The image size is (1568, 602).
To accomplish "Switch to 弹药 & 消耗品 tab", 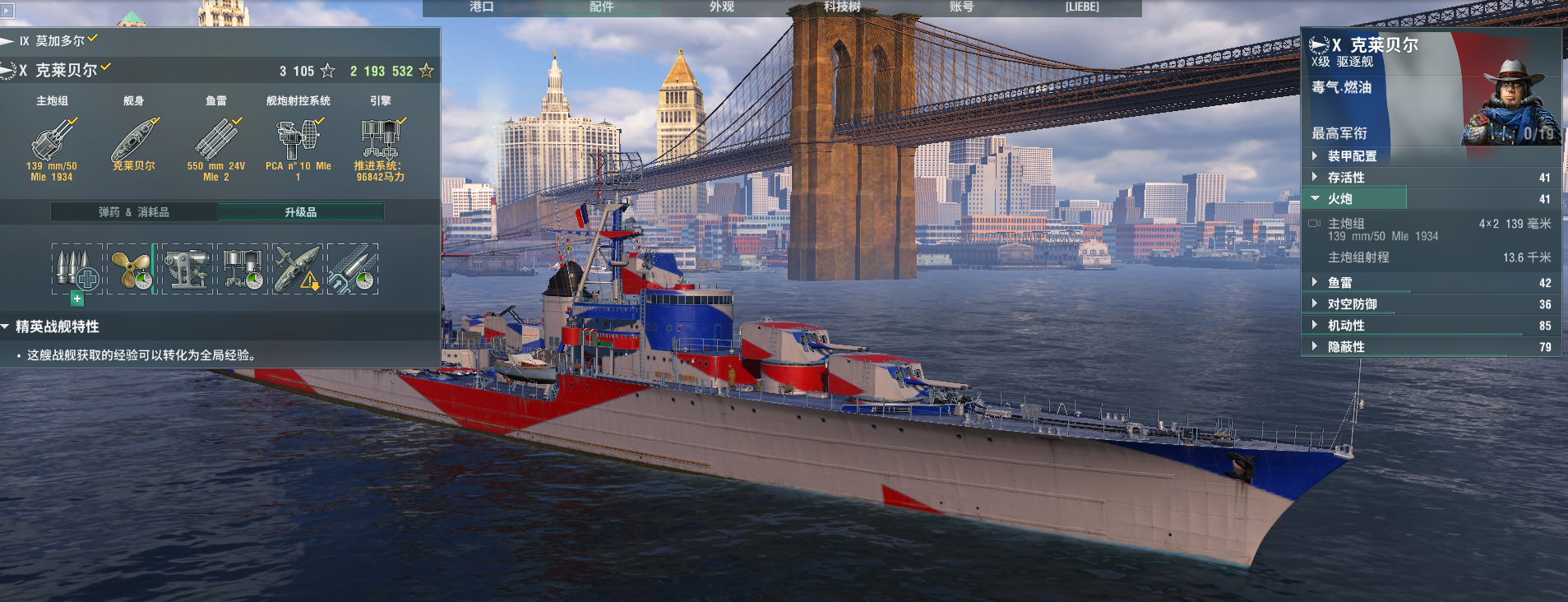I will pyautogui.click(x=134, y=212).
